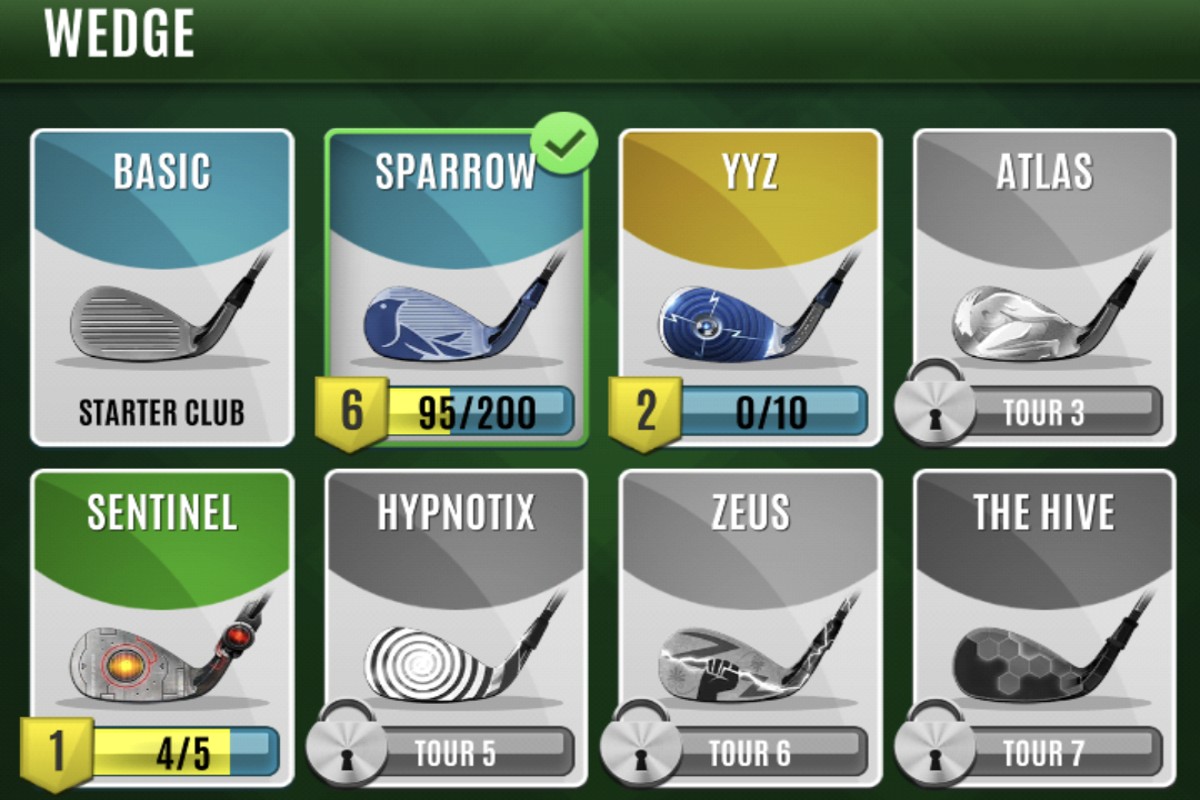
Task: Choose the Sparrow wedge card
Action: (x=456, y=288)
